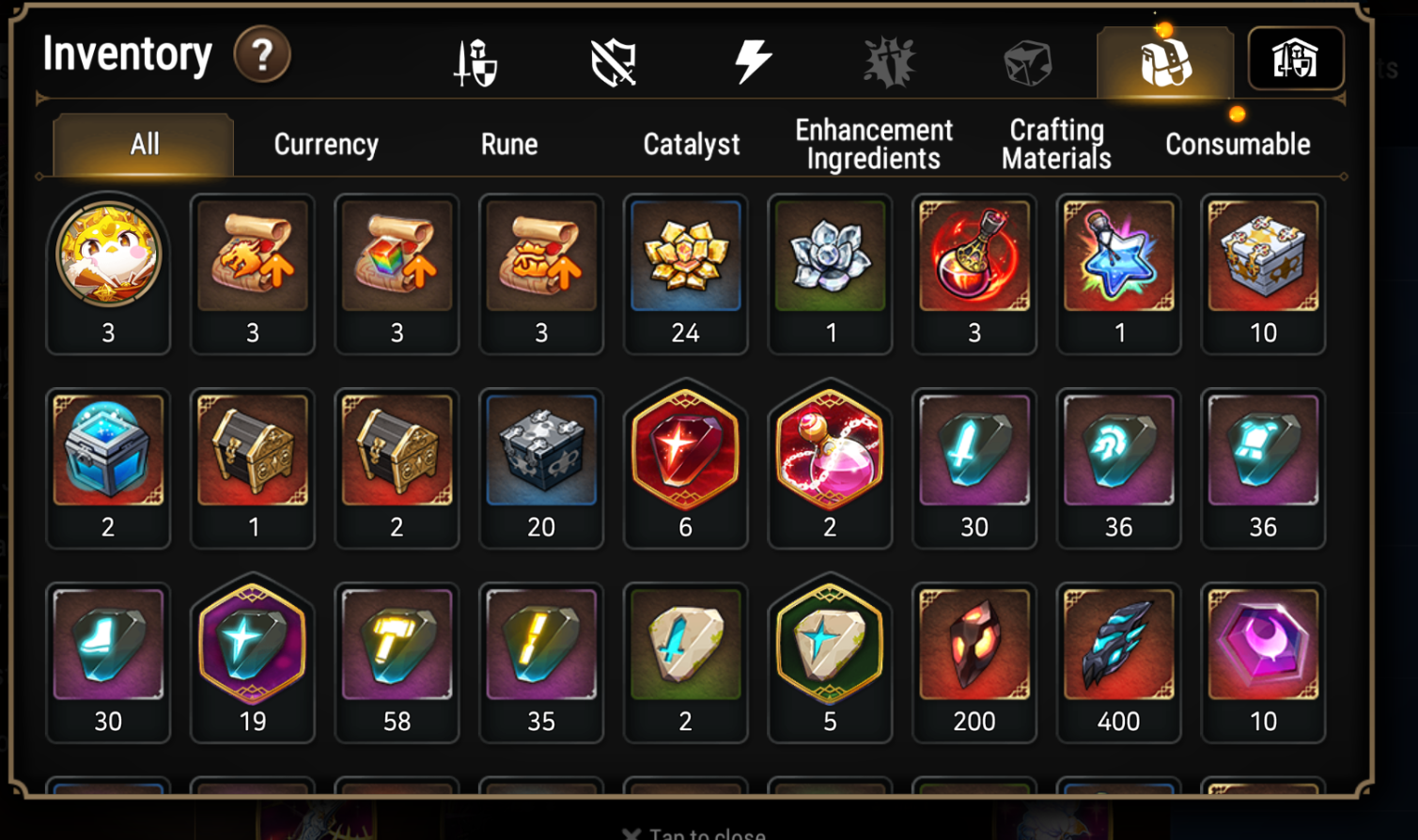Screen dimensions: 1418x840
Task: Switch to the Consumable tab
Action: click(x=1237, y=145)
